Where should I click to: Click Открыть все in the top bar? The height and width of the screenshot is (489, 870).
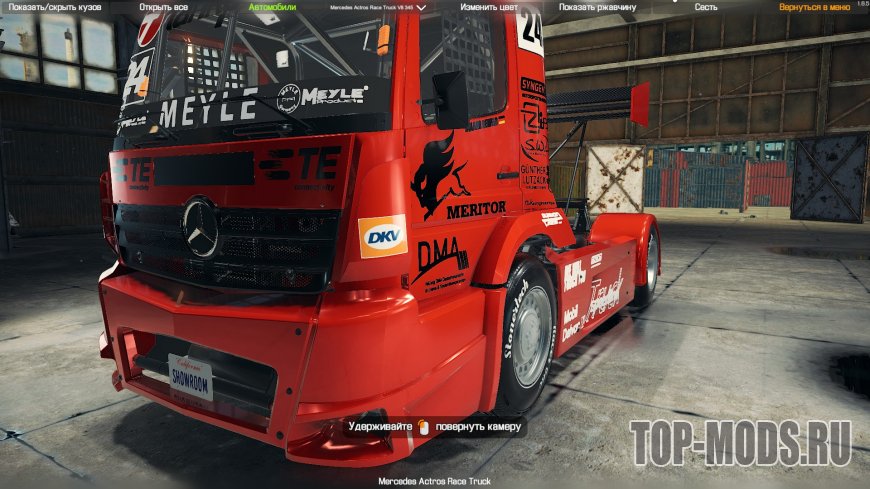166,7
